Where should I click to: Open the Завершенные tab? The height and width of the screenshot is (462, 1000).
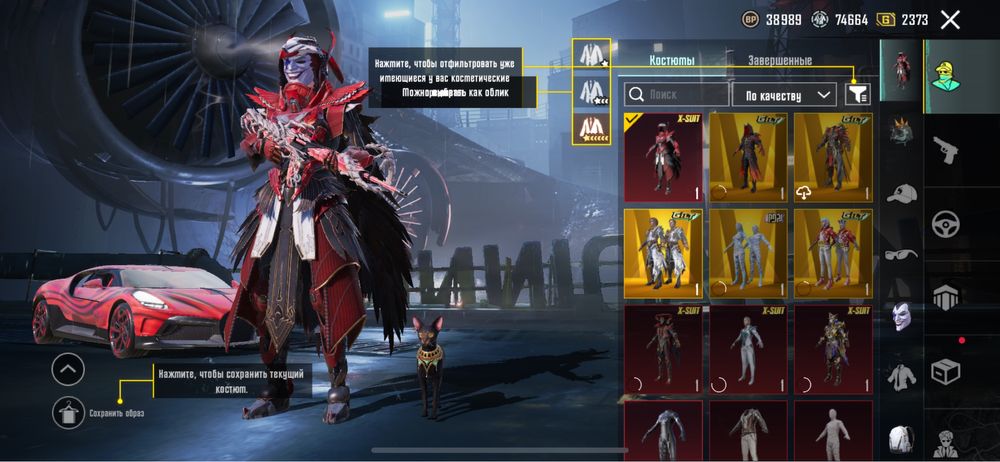780,61
